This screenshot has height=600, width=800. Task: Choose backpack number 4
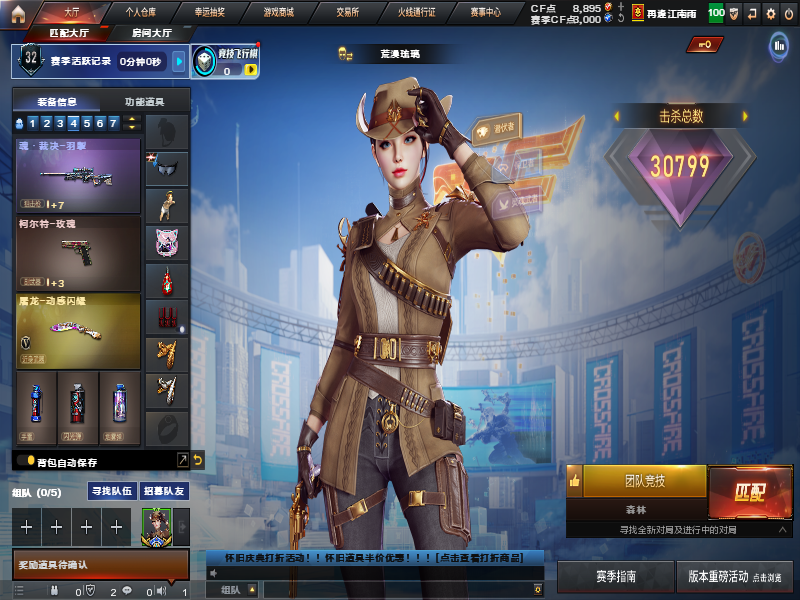(x=73, y=123)
